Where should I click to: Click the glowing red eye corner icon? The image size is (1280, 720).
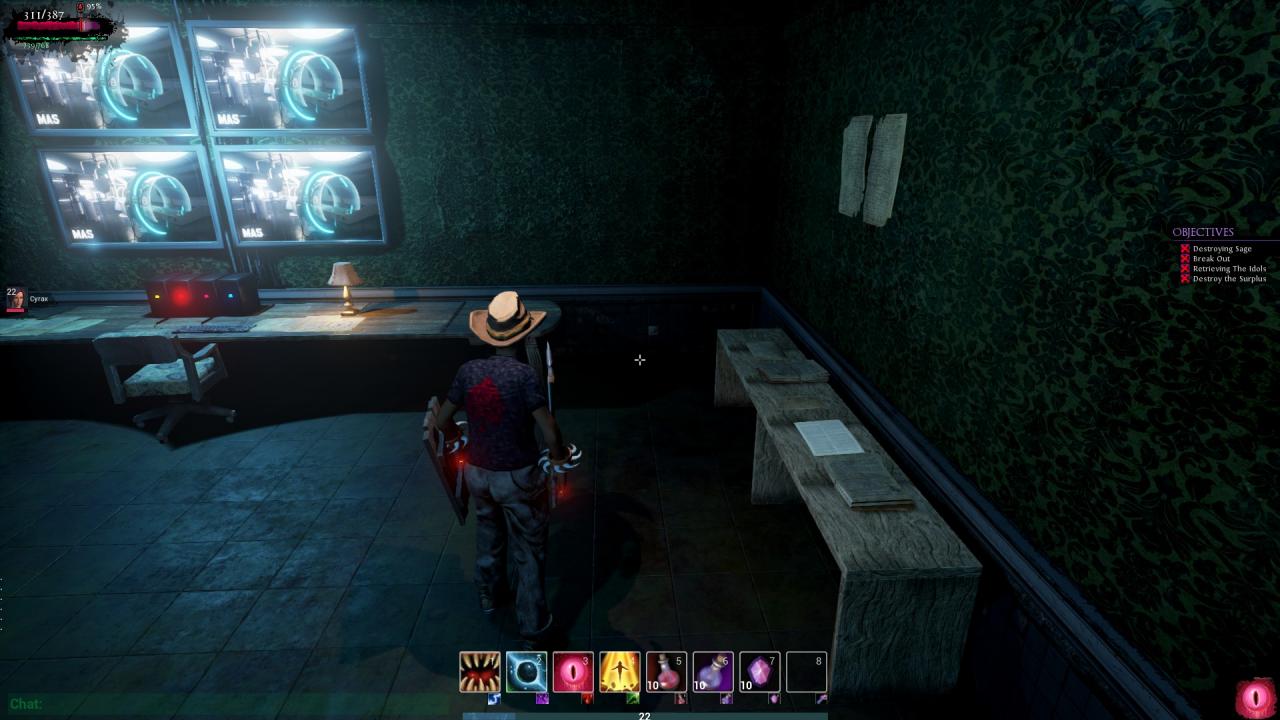(x=1255, y=698)
